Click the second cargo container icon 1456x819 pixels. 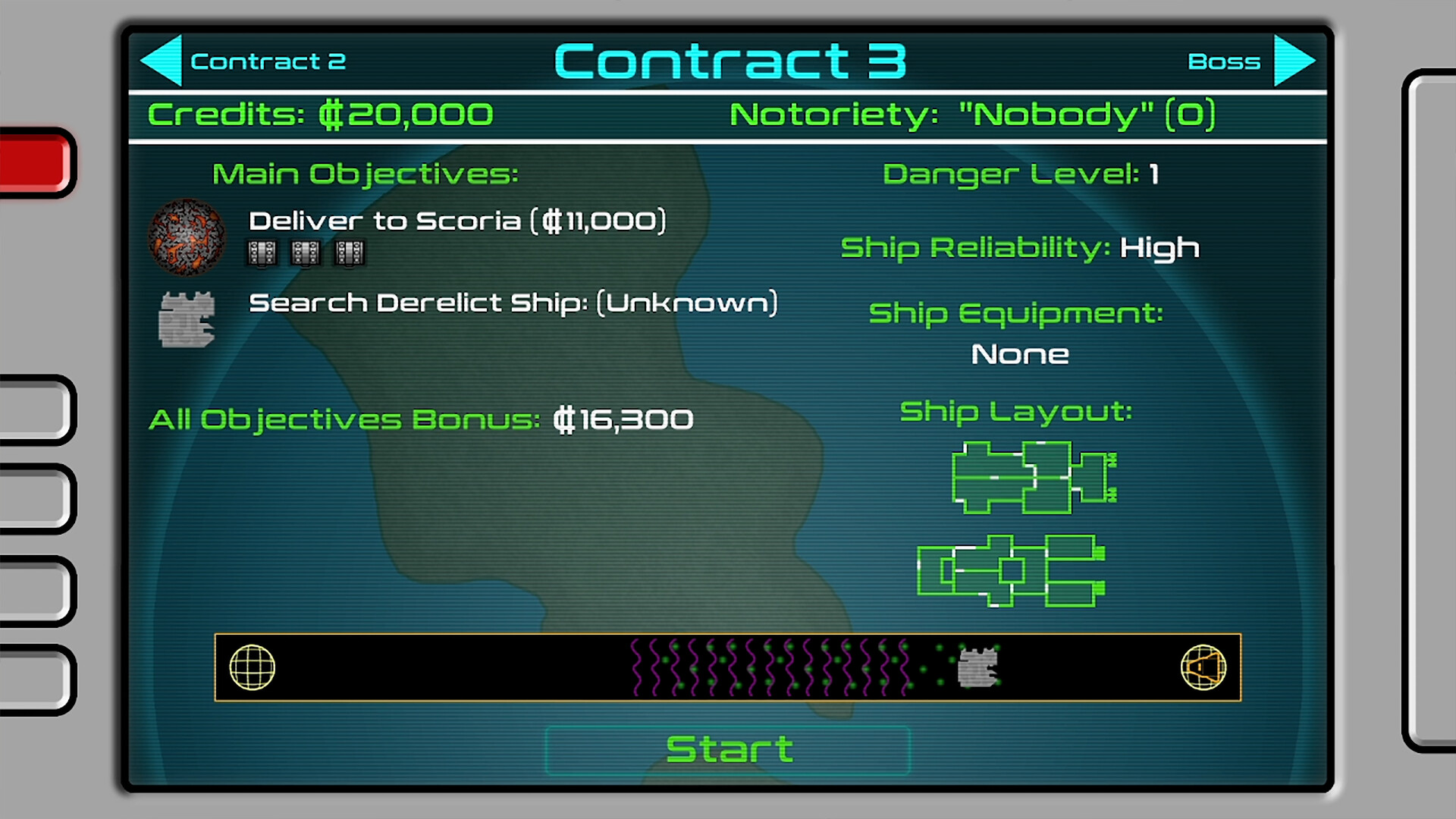[x=306, y=253]
